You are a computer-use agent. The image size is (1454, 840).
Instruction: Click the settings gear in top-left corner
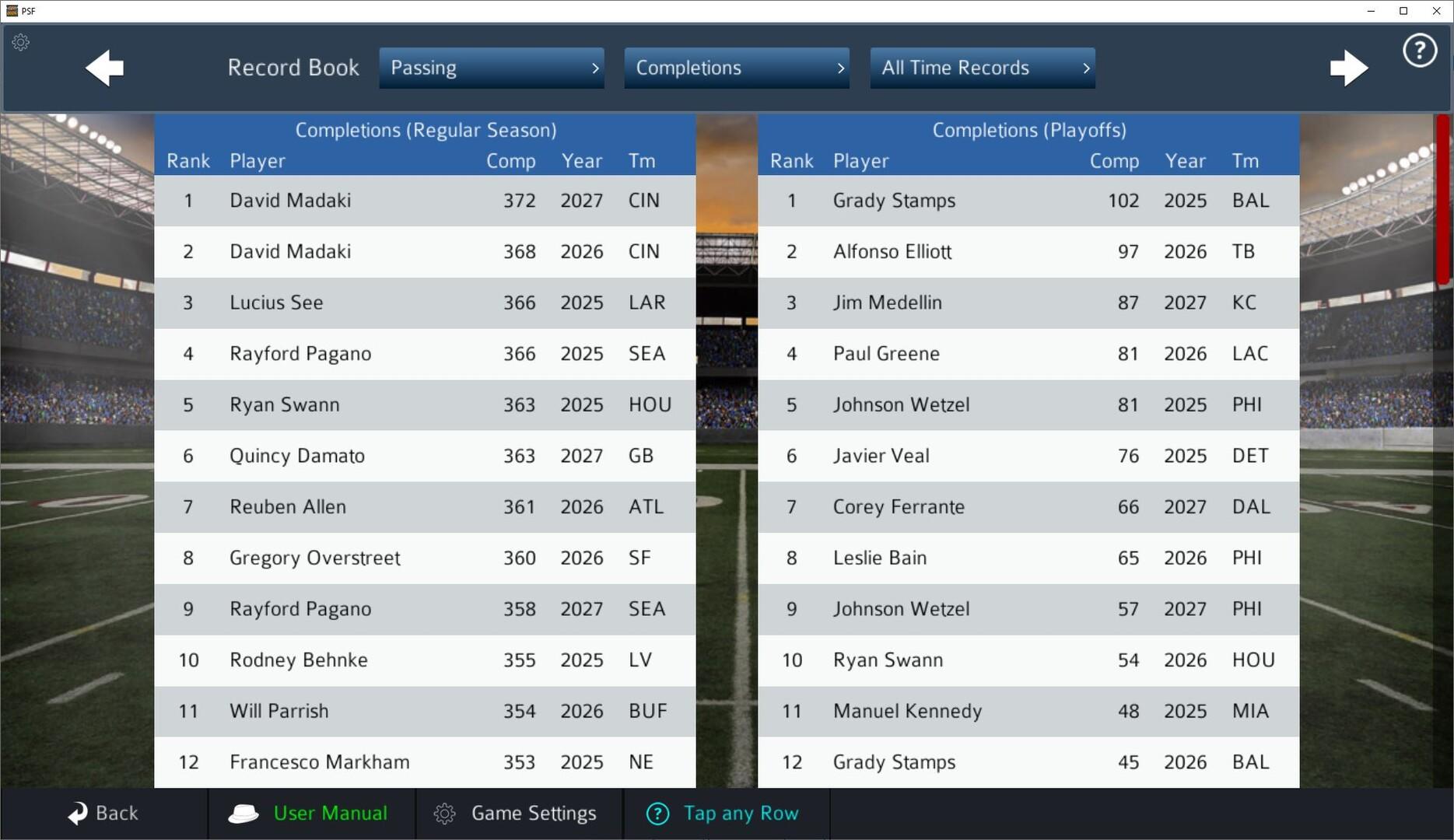point(20,43)
